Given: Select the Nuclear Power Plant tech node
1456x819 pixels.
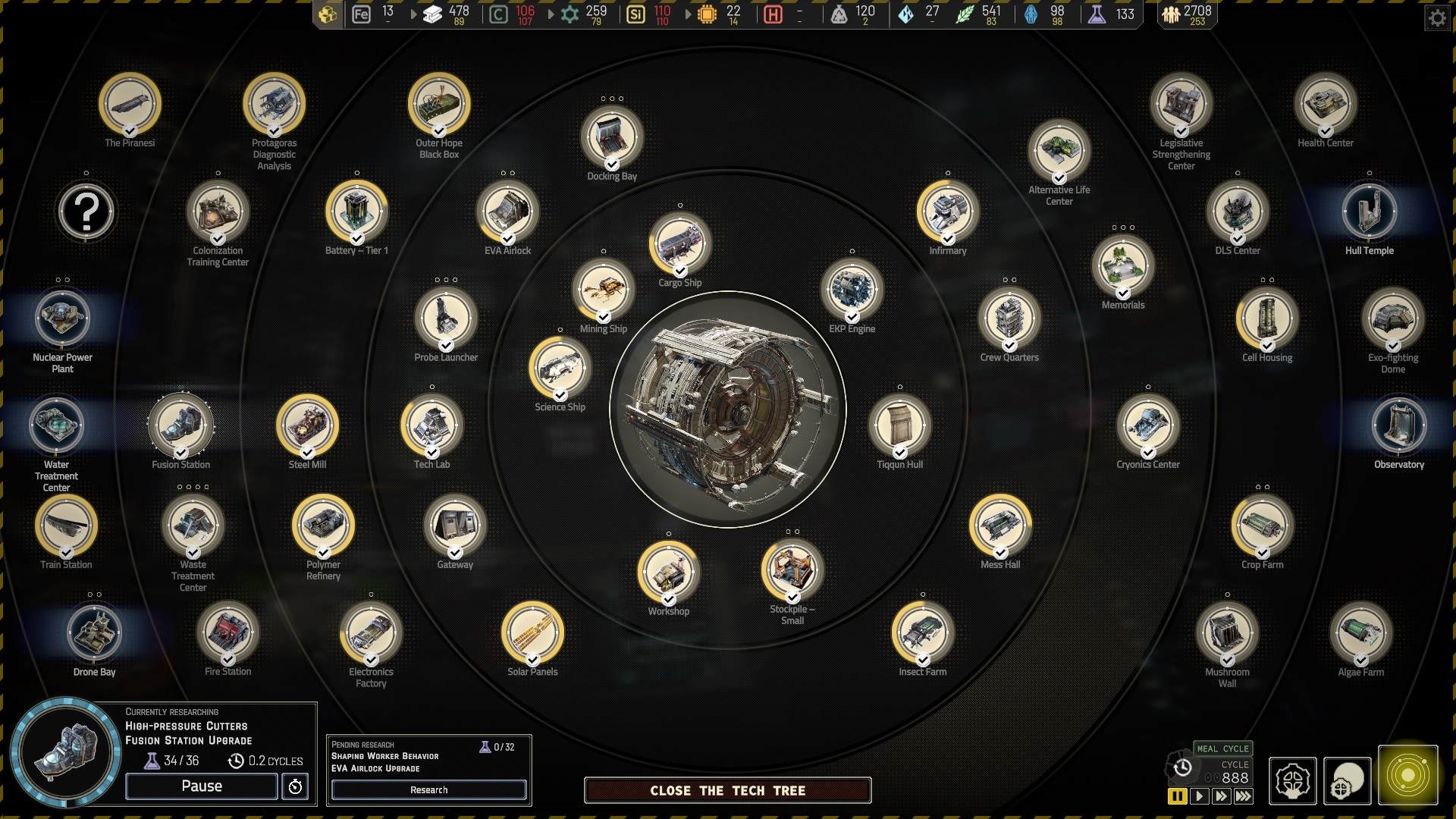Looking at the screenshot, I should pos(63,318).
